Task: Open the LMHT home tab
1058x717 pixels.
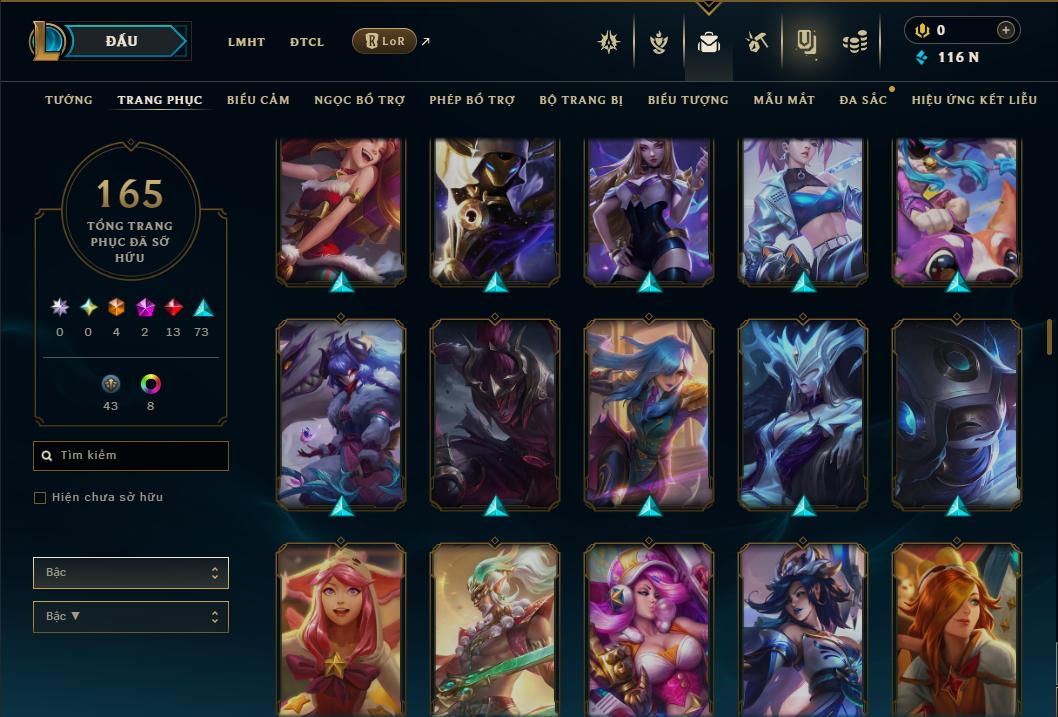Action: pos(246,42)
